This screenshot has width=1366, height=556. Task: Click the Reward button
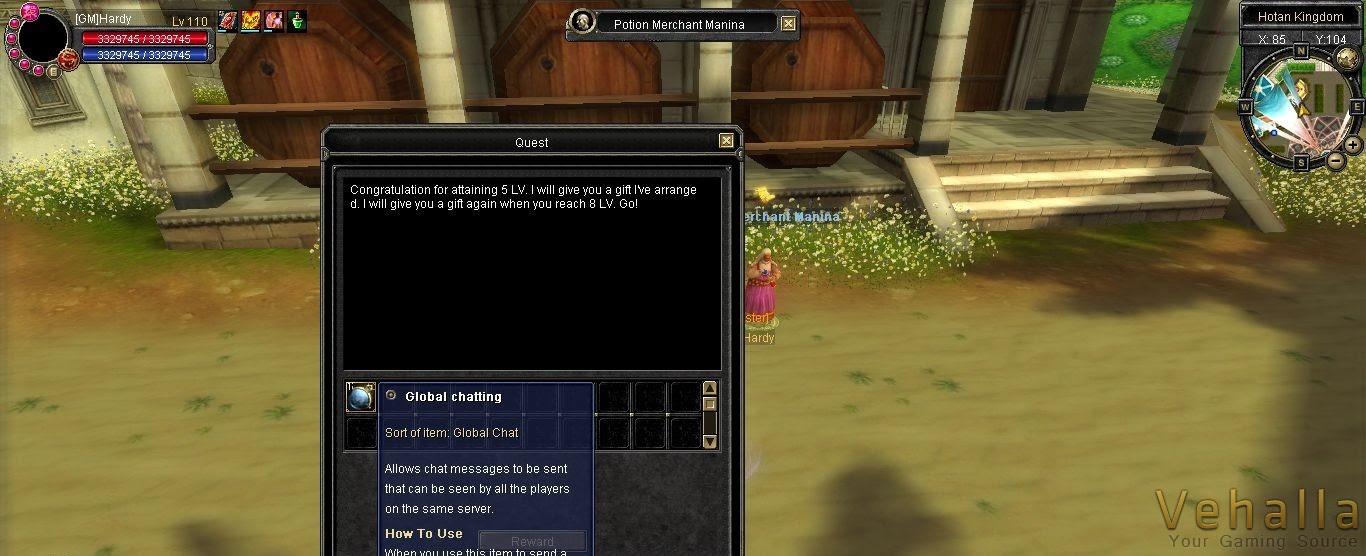532,542
